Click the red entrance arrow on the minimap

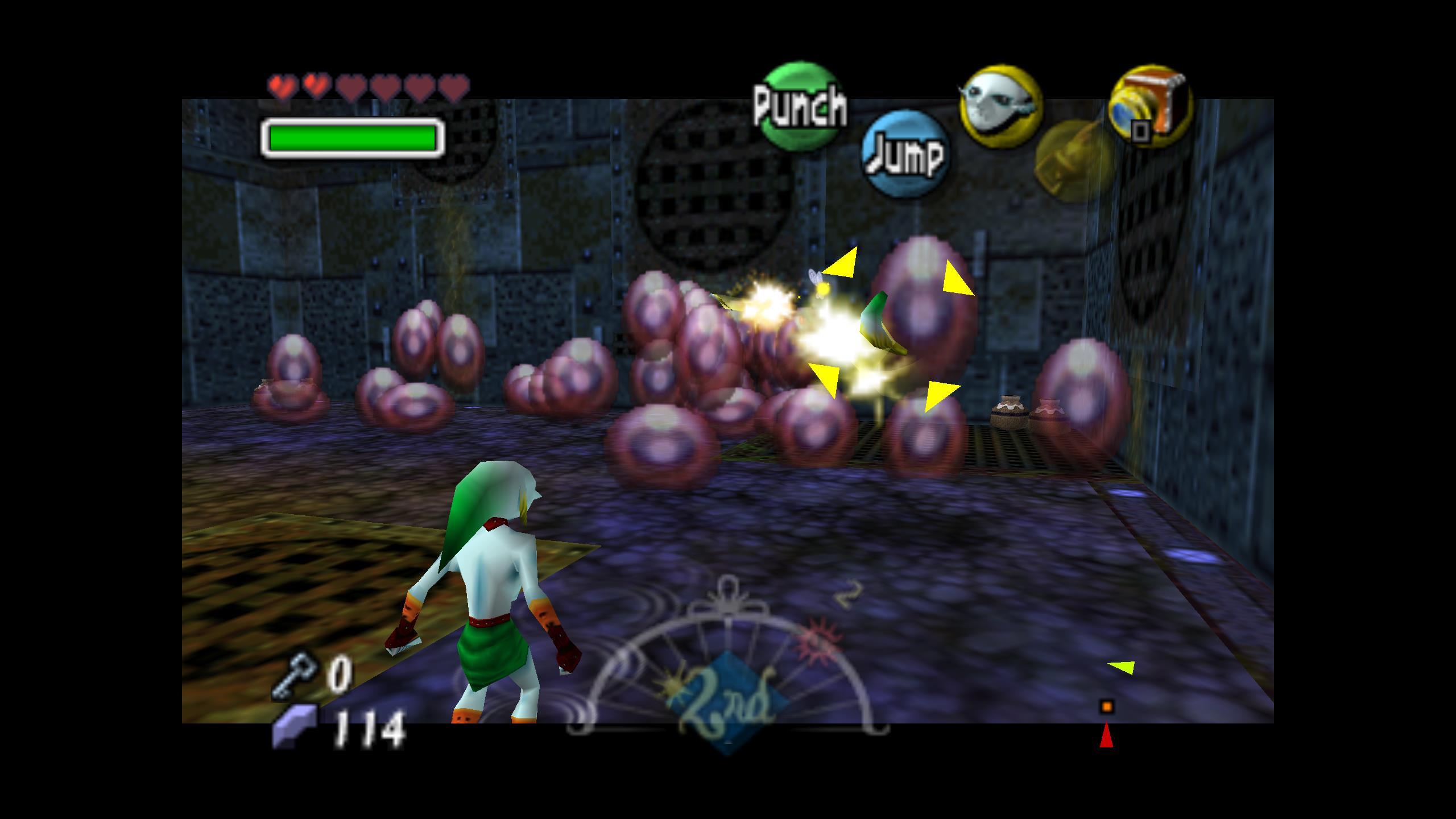(1106, 735)
